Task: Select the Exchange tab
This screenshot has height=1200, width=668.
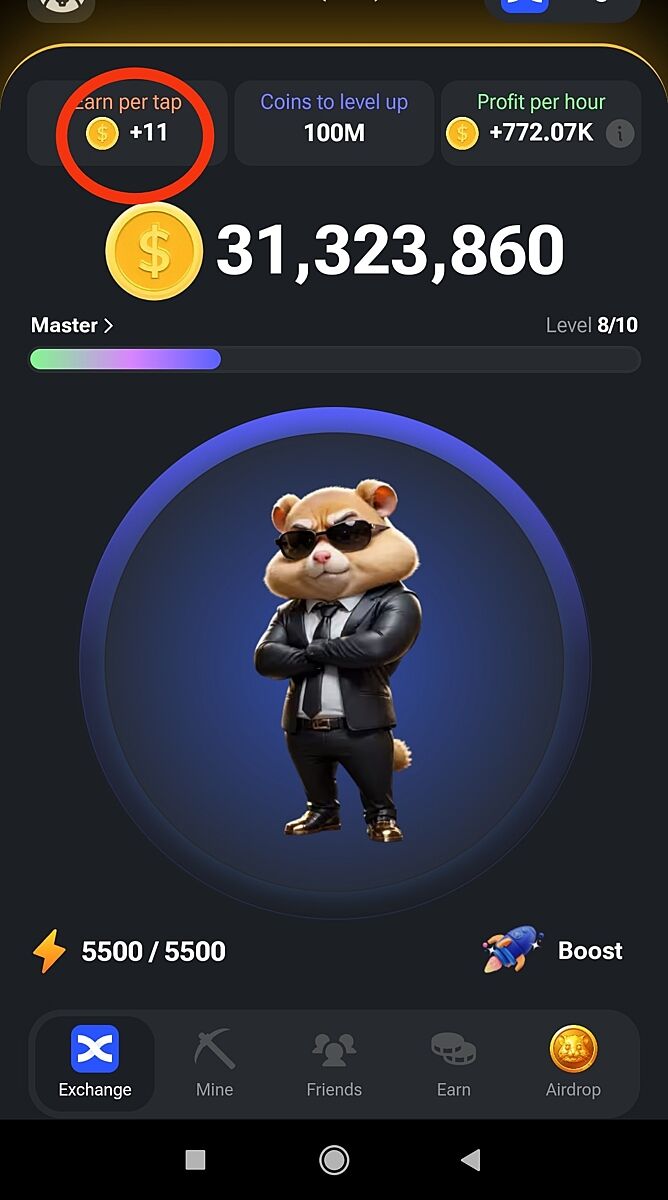Action: pos(95,1063)
